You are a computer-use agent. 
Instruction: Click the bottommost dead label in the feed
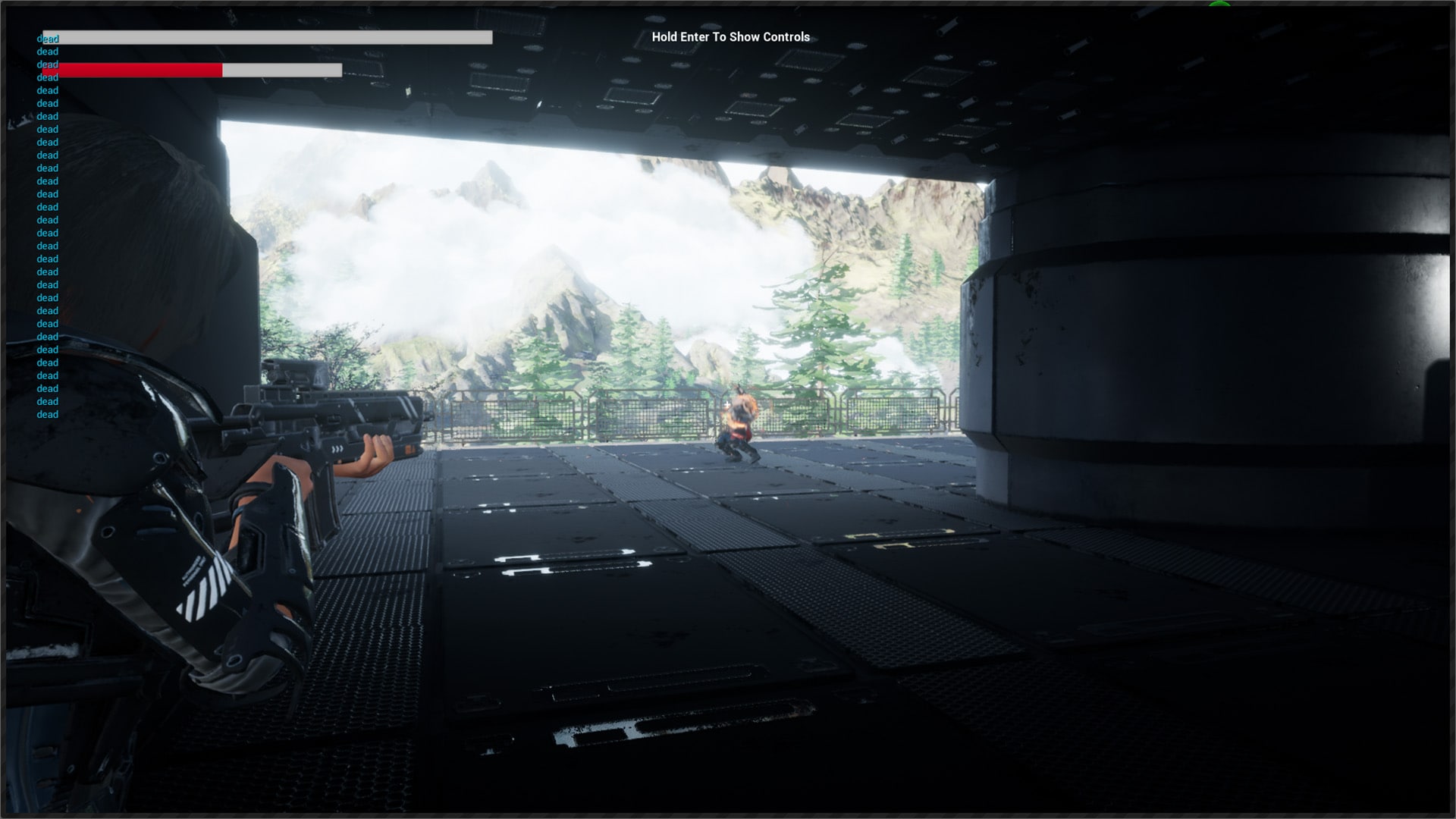click(47, 414)
